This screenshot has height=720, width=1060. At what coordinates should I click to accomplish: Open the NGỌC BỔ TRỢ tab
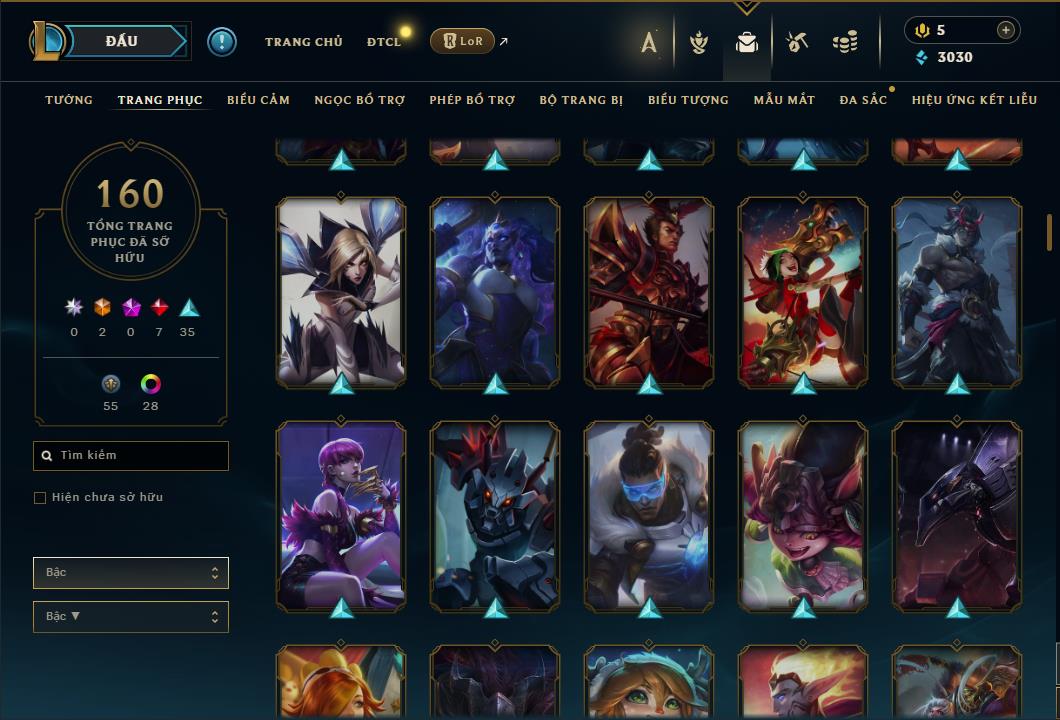(359, 100)
